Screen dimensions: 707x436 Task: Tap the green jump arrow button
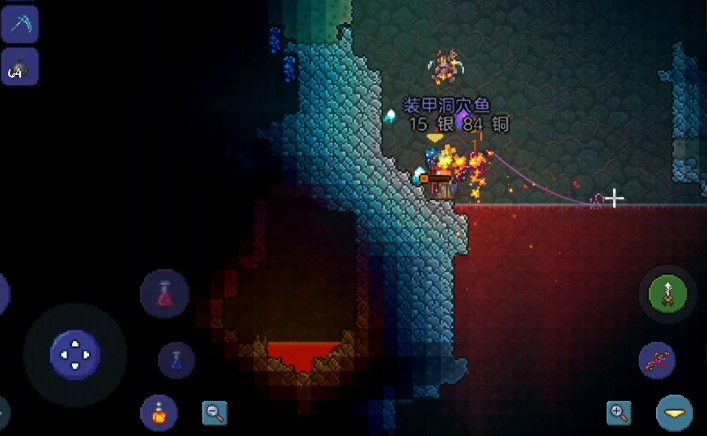coord(667,294)
